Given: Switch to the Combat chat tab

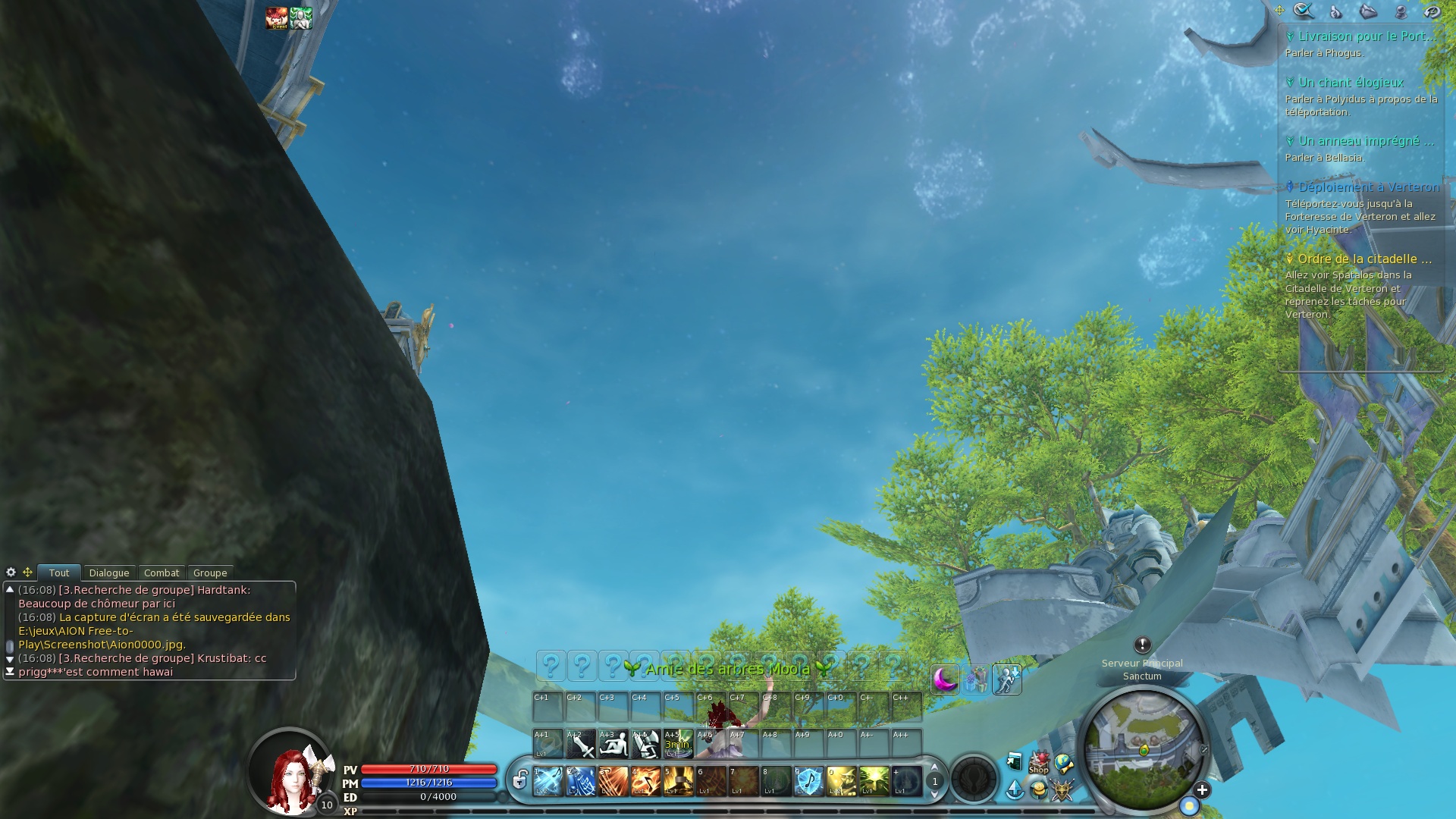Looking at the screenshot, I should point(162,573).
